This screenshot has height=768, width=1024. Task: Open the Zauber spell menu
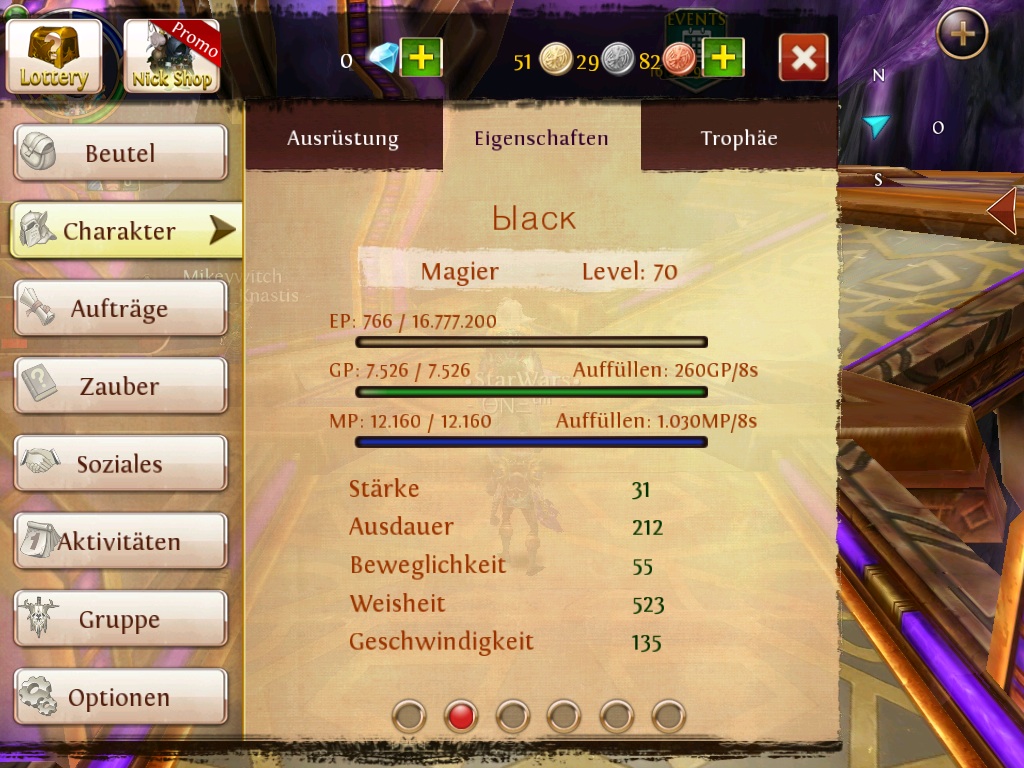tap(120, 386)
